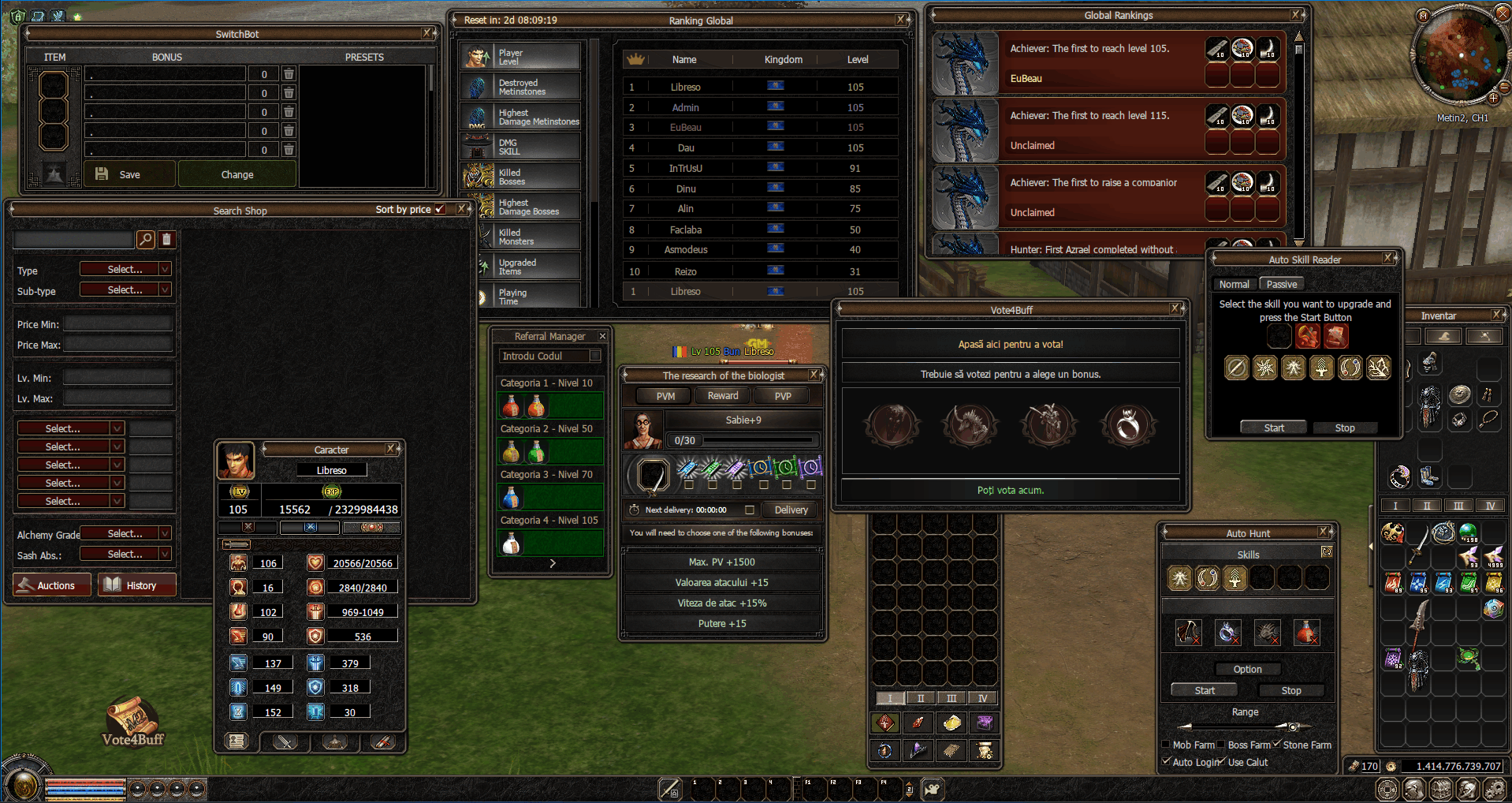Click the Romanian vote prompt 'Apasă aici pentru a vota!'
The width and height of the screenshot is (1512, 803).
pos(1010,345)
